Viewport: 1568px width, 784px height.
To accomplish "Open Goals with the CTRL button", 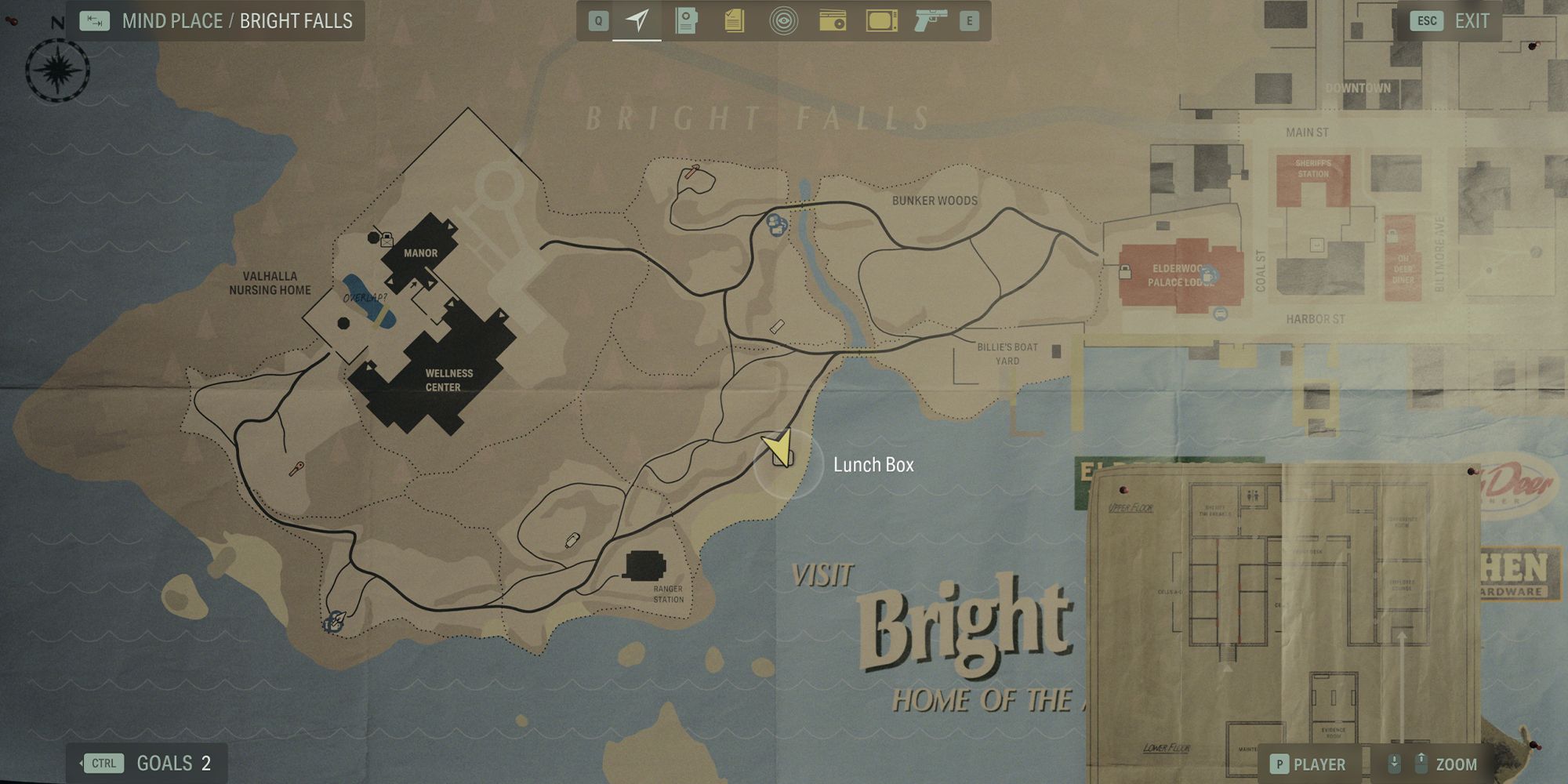I will pos(104,762).
